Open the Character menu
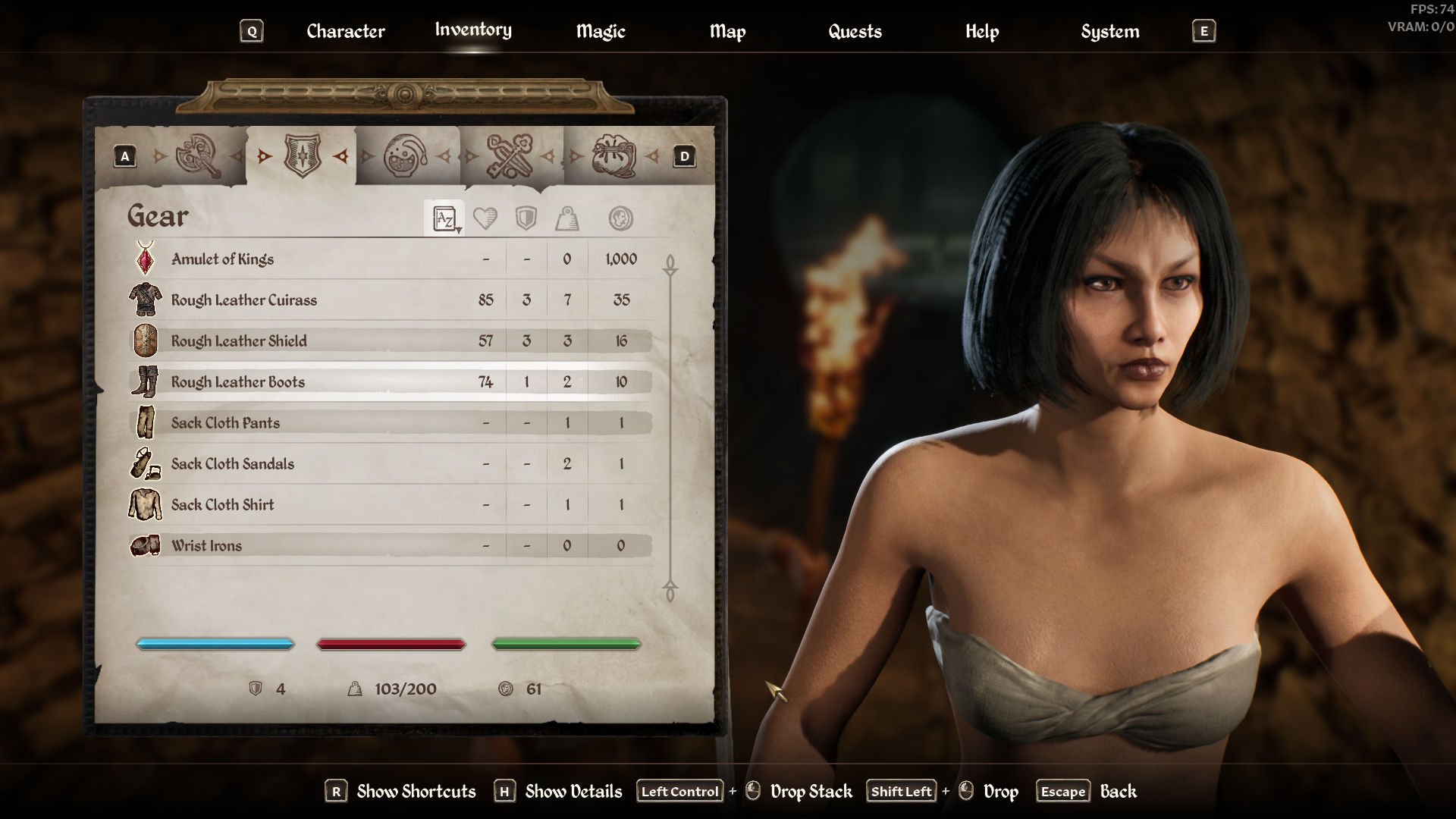This screenshot has width=1456, height=819. (x=345, y=31)
